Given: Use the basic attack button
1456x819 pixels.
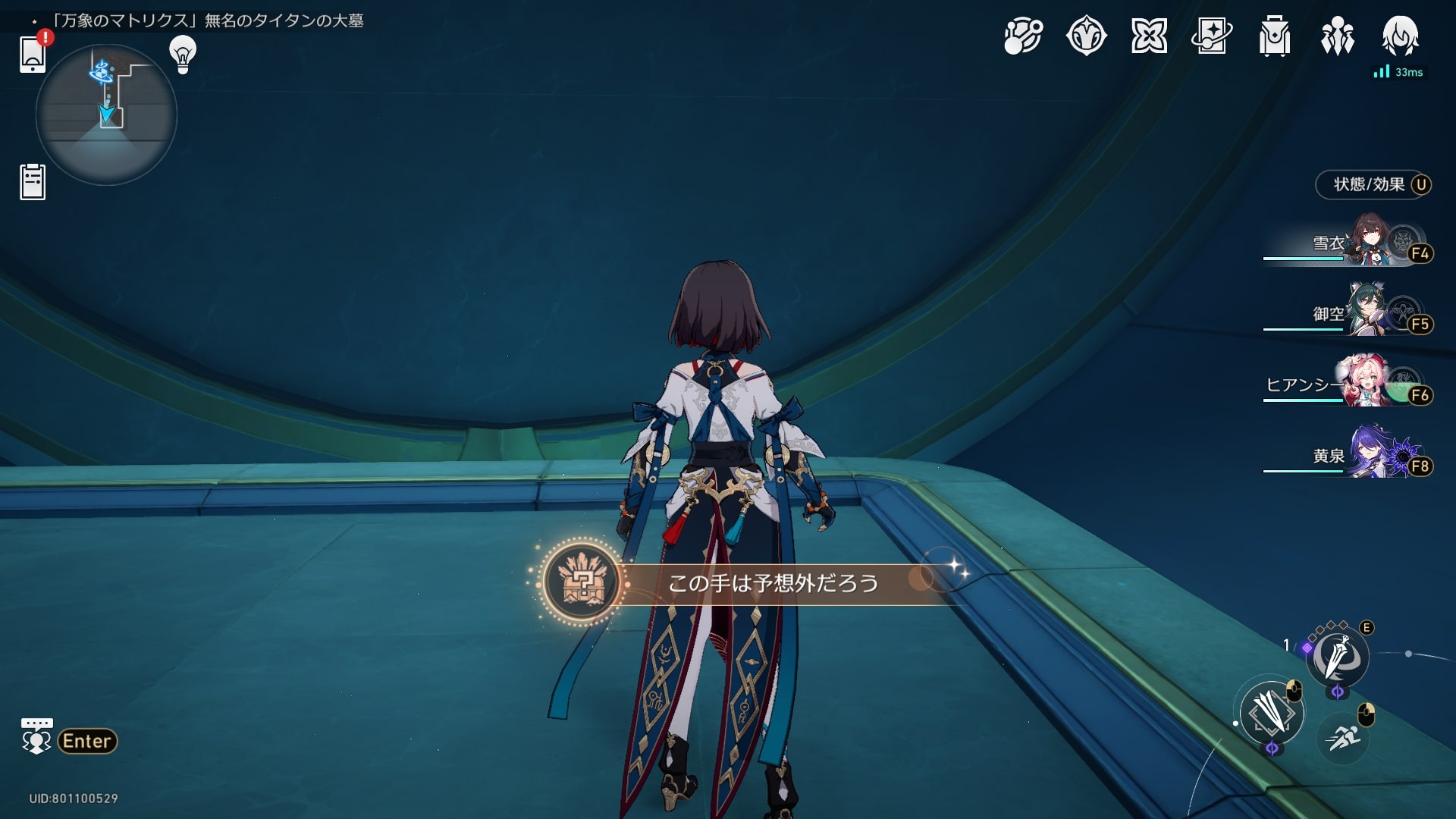Looking at the screenshot, I should coord(1272,714).
